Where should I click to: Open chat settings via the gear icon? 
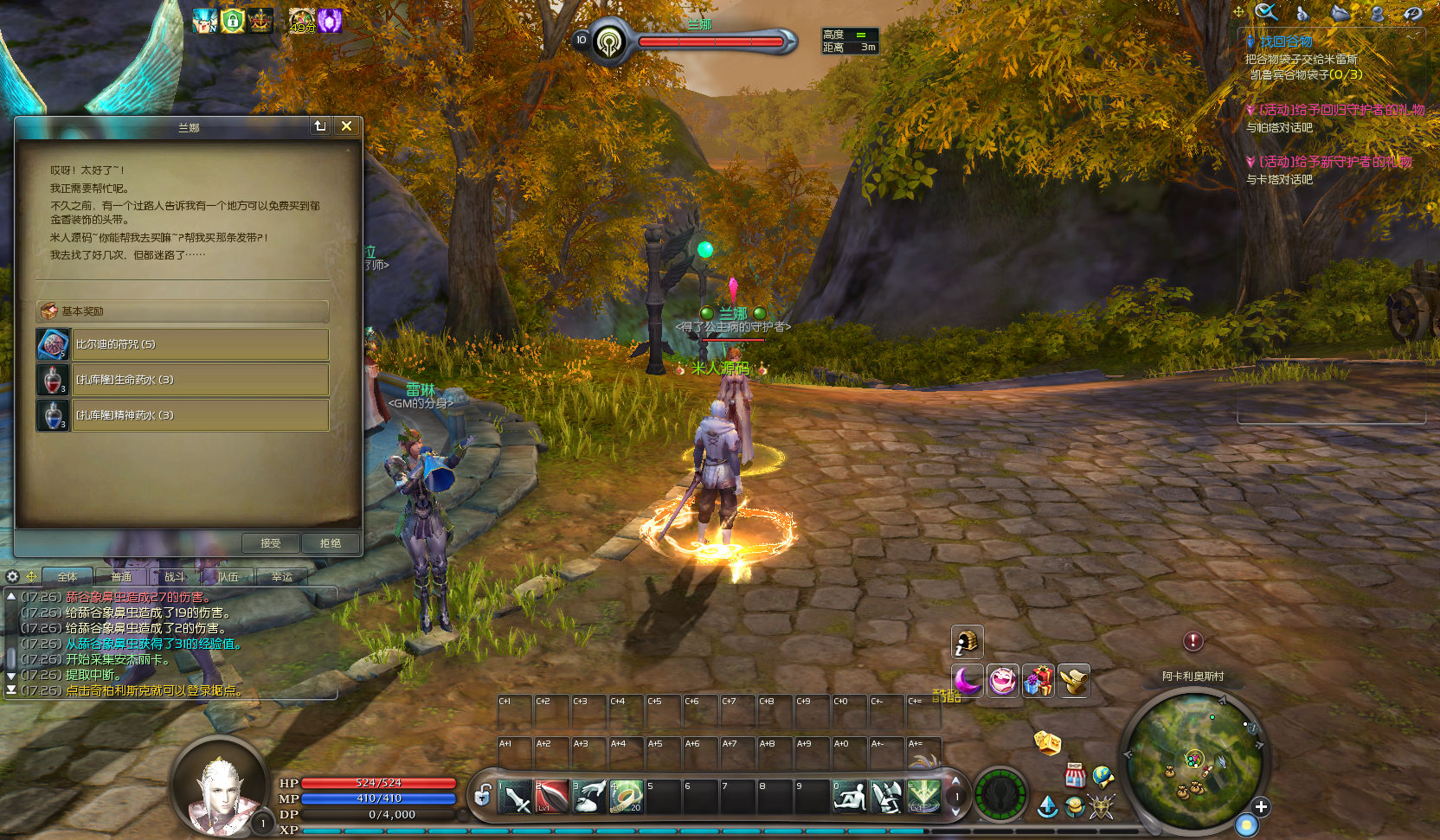12,576
